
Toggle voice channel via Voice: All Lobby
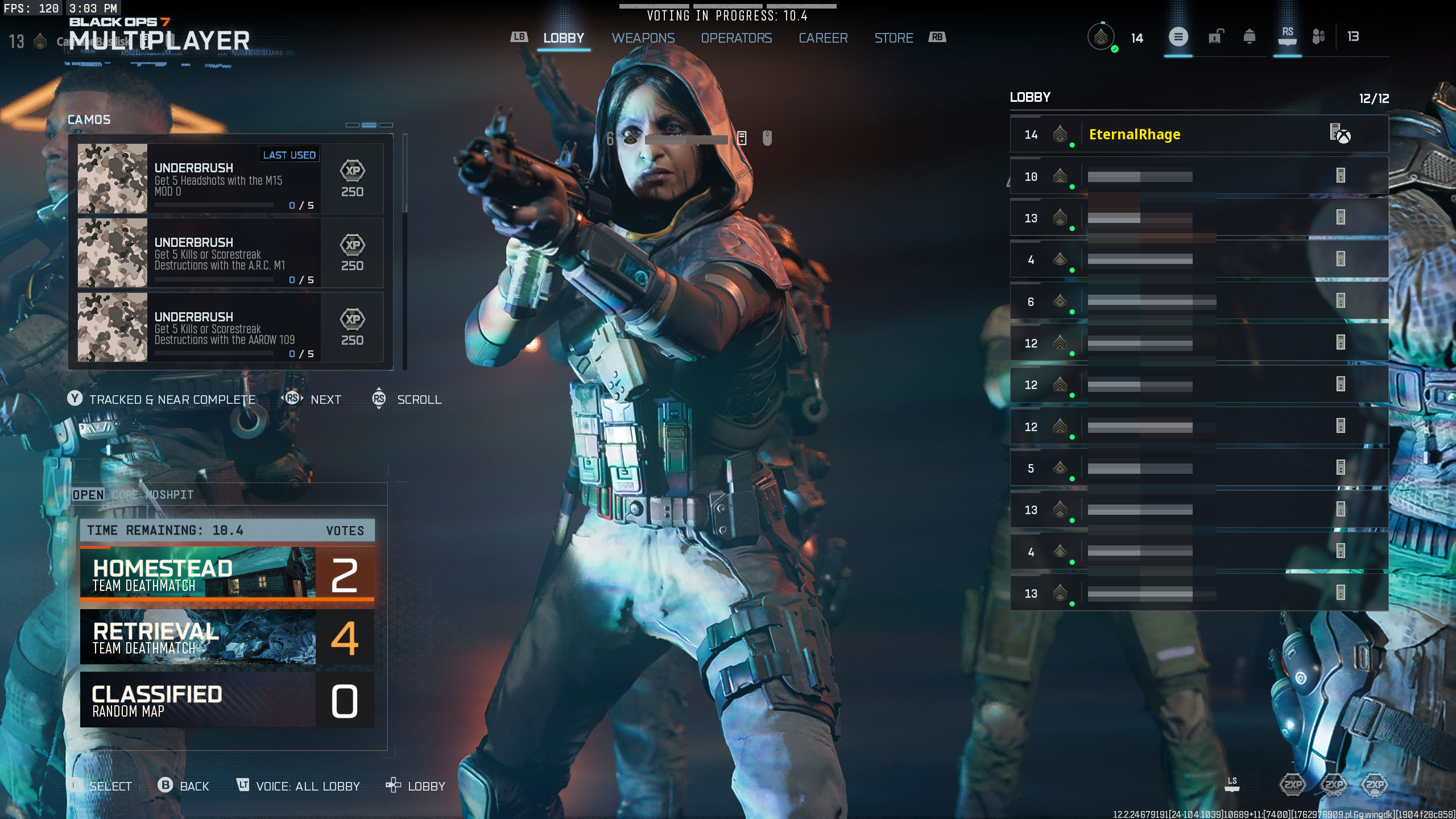tap(299, 786)
